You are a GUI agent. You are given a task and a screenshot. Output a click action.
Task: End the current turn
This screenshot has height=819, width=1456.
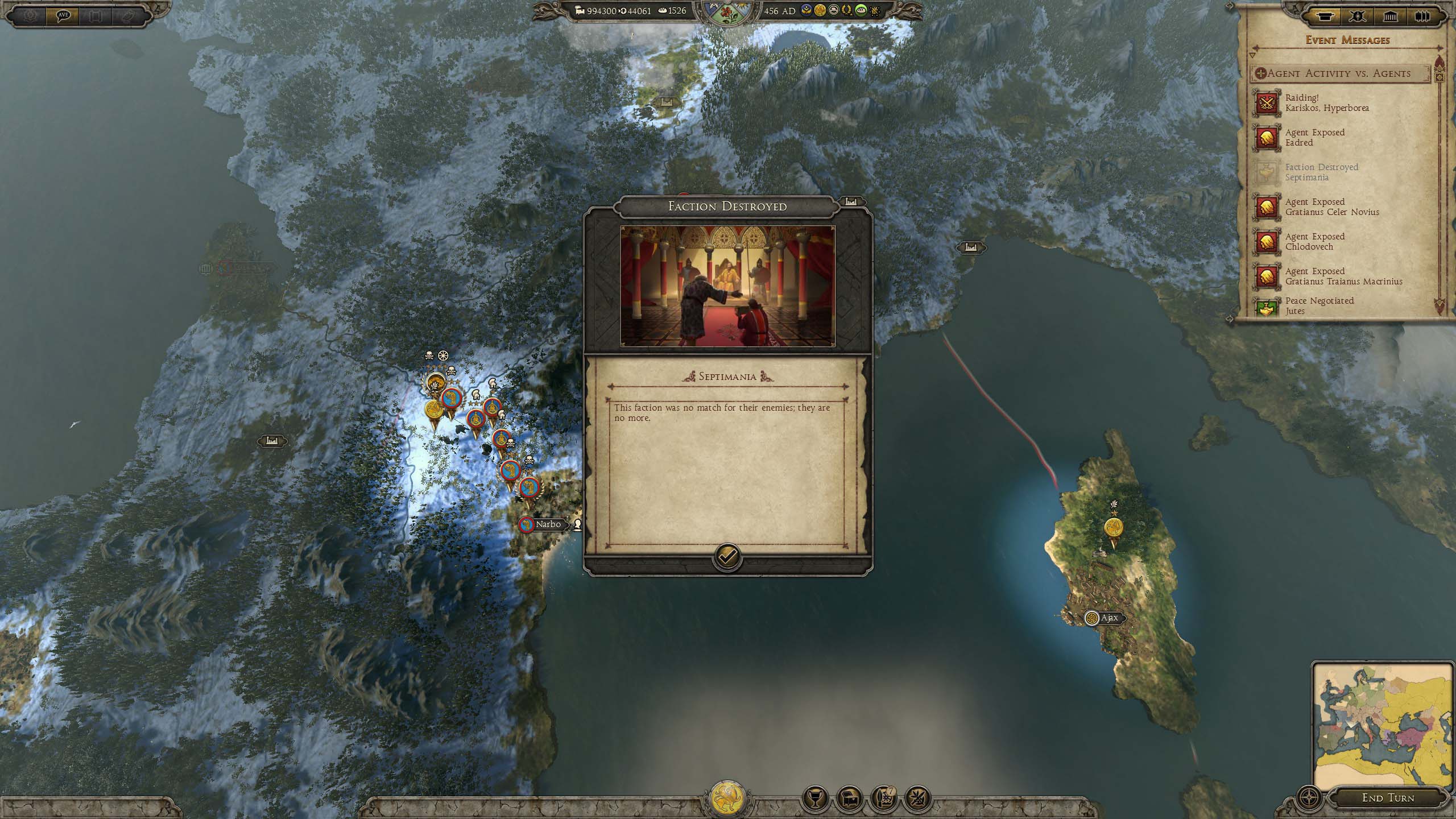1387,798
